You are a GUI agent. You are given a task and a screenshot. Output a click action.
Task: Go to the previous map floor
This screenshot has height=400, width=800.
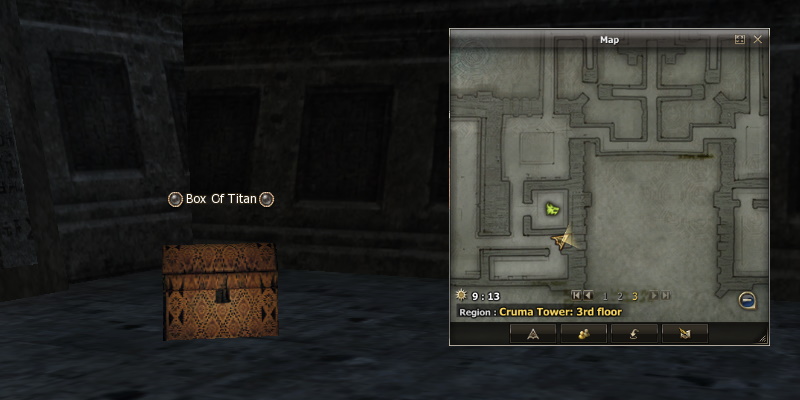tap(588, 296)
